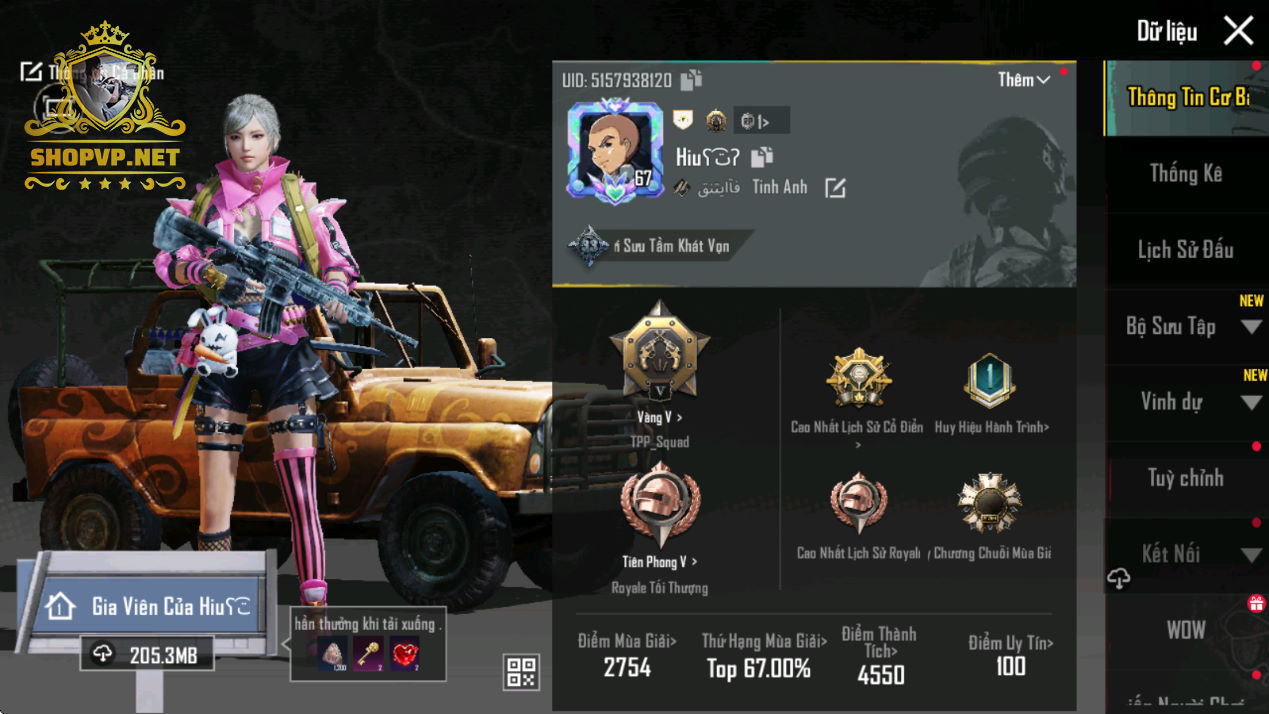1269x714 pixels.
Task: Open the Thêm dropdown menu
Action: point(1024,80)
